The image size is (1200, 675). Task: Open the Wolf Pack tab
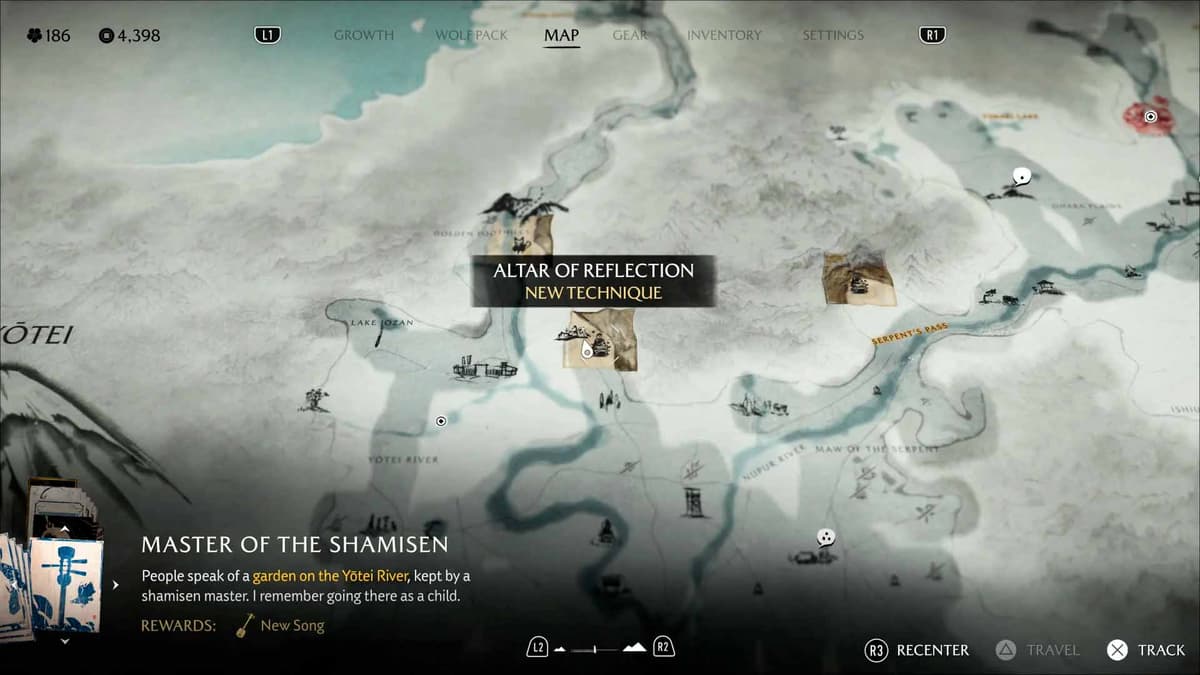pos(471,35)
